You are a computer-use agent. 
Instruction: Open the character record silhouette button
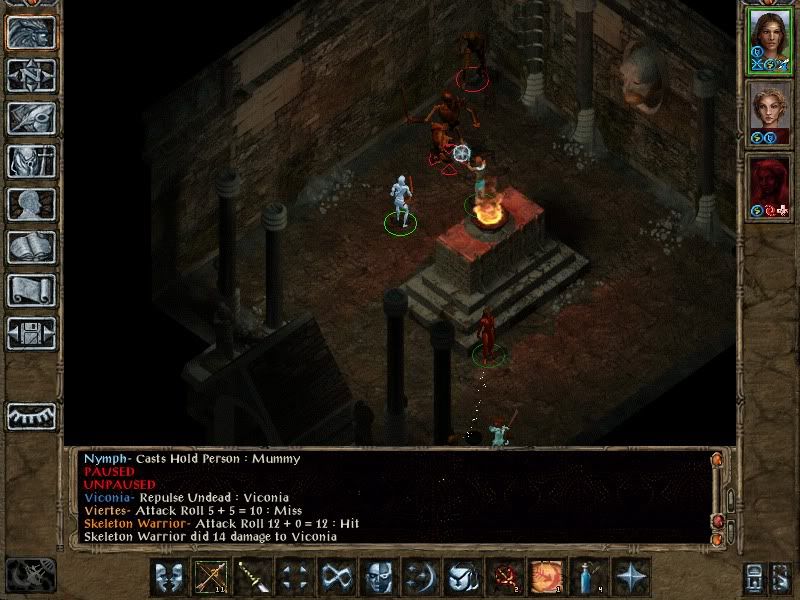(30, 204)
